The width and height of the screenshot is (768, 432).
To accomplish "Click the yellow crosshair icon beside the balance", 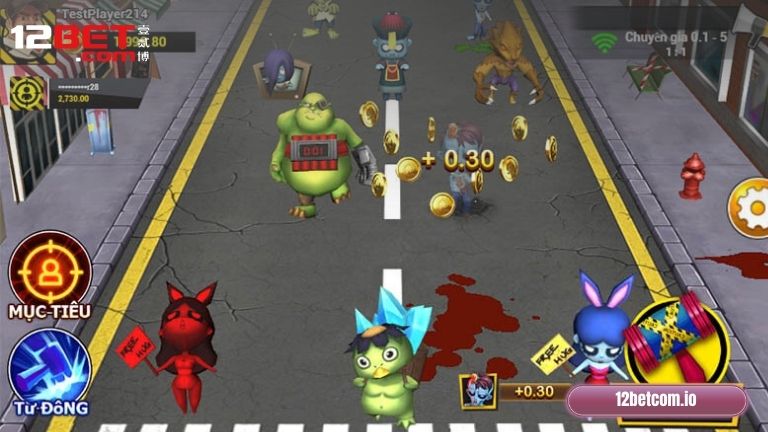I will (25, 92).
